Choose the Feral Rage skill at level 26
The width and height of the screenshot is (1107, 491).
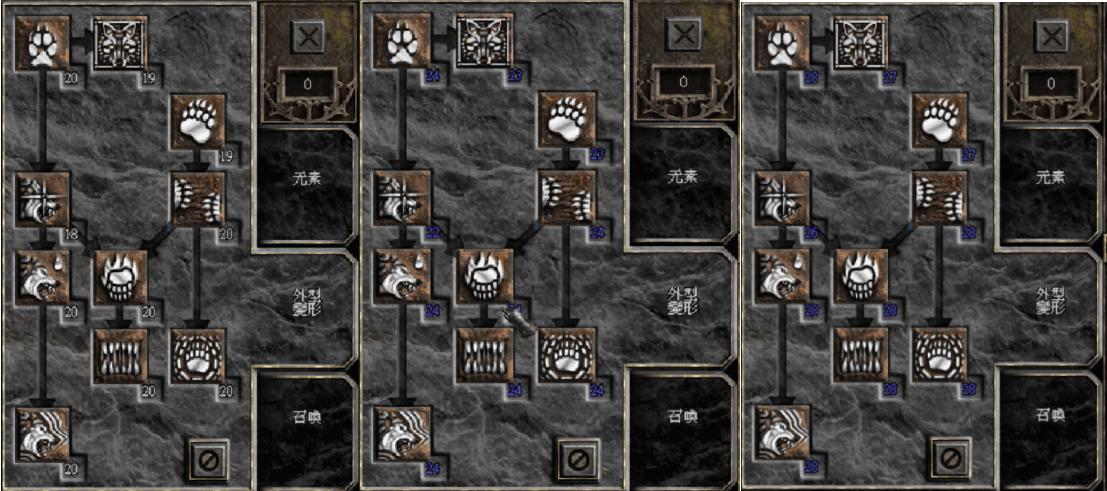(x=782, y=198)
